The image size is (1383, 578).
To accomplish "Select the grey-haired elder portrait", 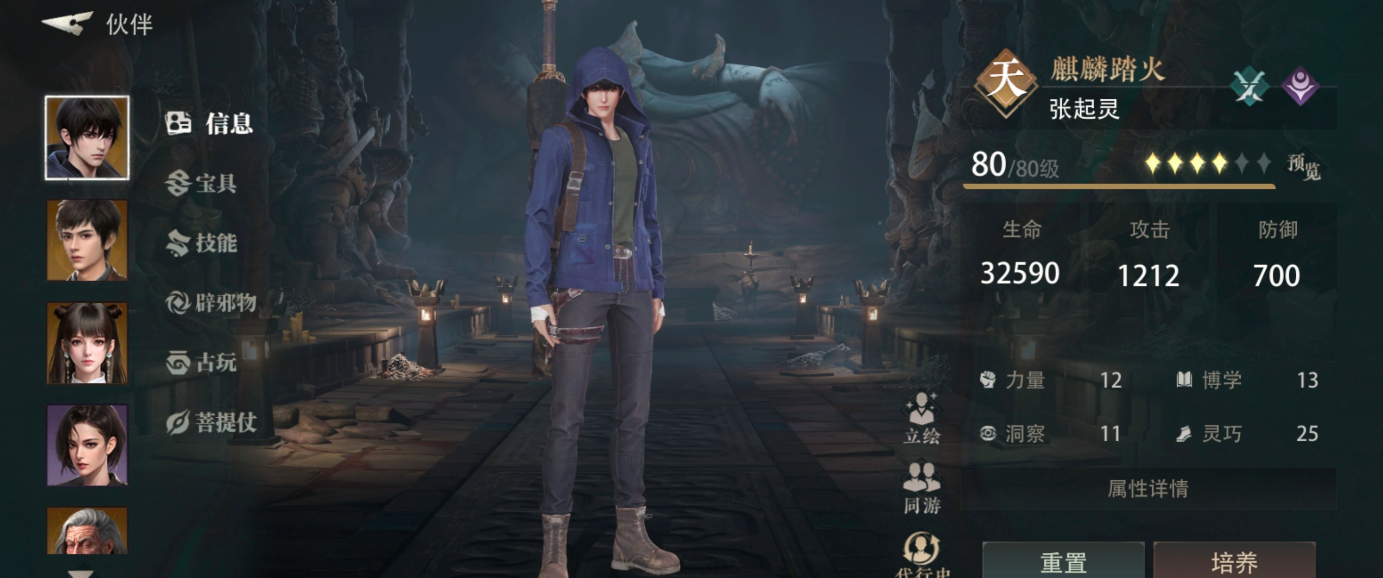I will pos(87,531).
